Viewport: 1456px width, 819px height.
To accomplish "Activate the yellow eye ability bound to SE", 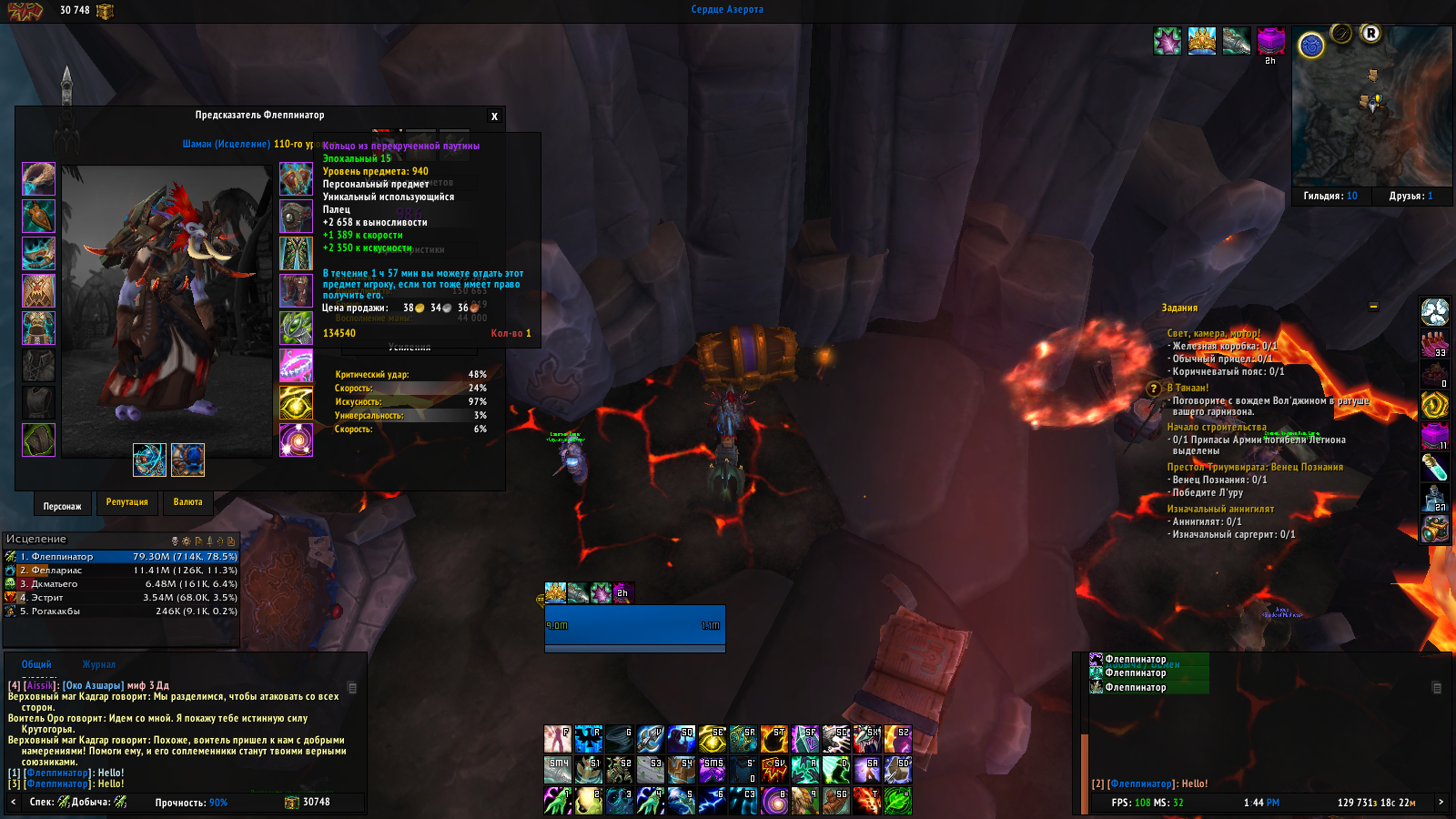I will point(713,739).
